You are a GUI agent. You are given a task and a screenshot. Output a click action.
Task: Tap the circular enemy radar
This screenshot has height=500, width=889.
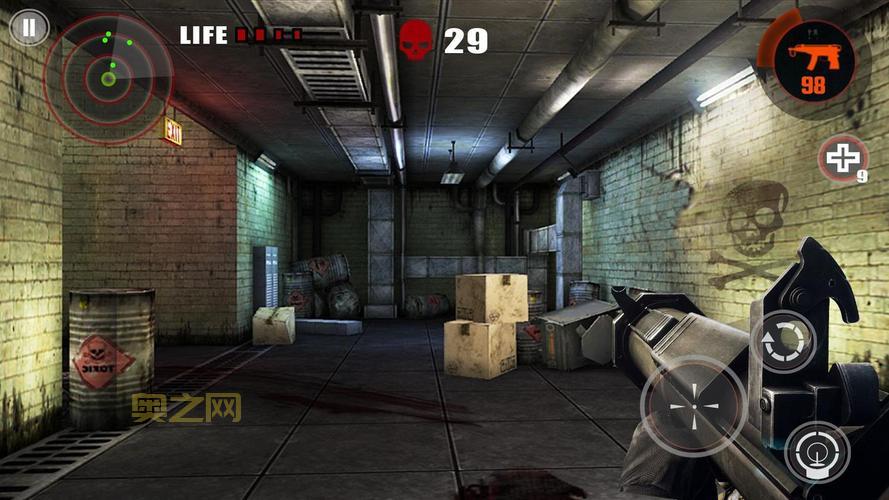point(108,78)
